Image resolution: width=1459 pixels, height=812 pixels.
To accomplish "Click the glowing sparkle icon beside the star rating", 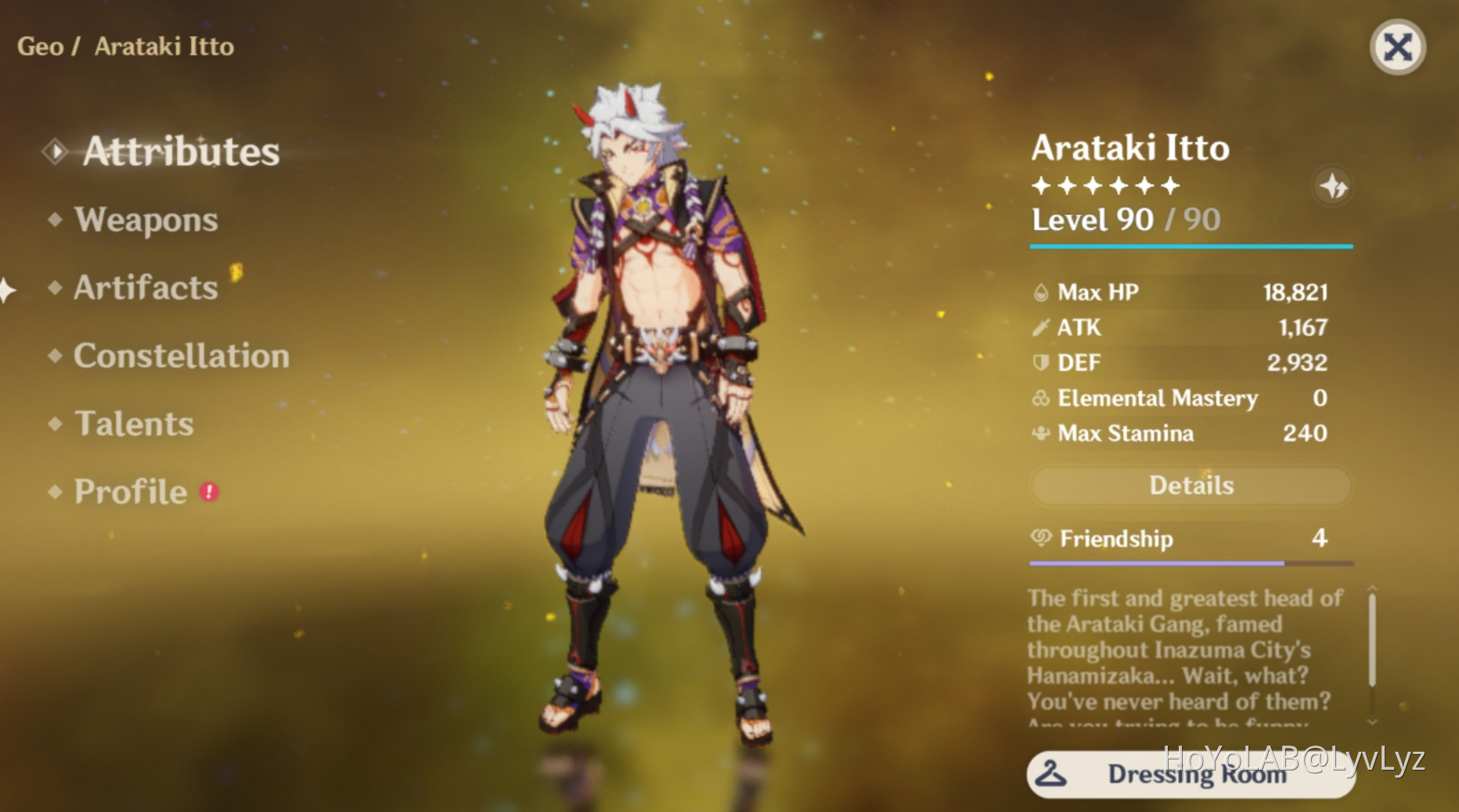I will pos(1333,187).
